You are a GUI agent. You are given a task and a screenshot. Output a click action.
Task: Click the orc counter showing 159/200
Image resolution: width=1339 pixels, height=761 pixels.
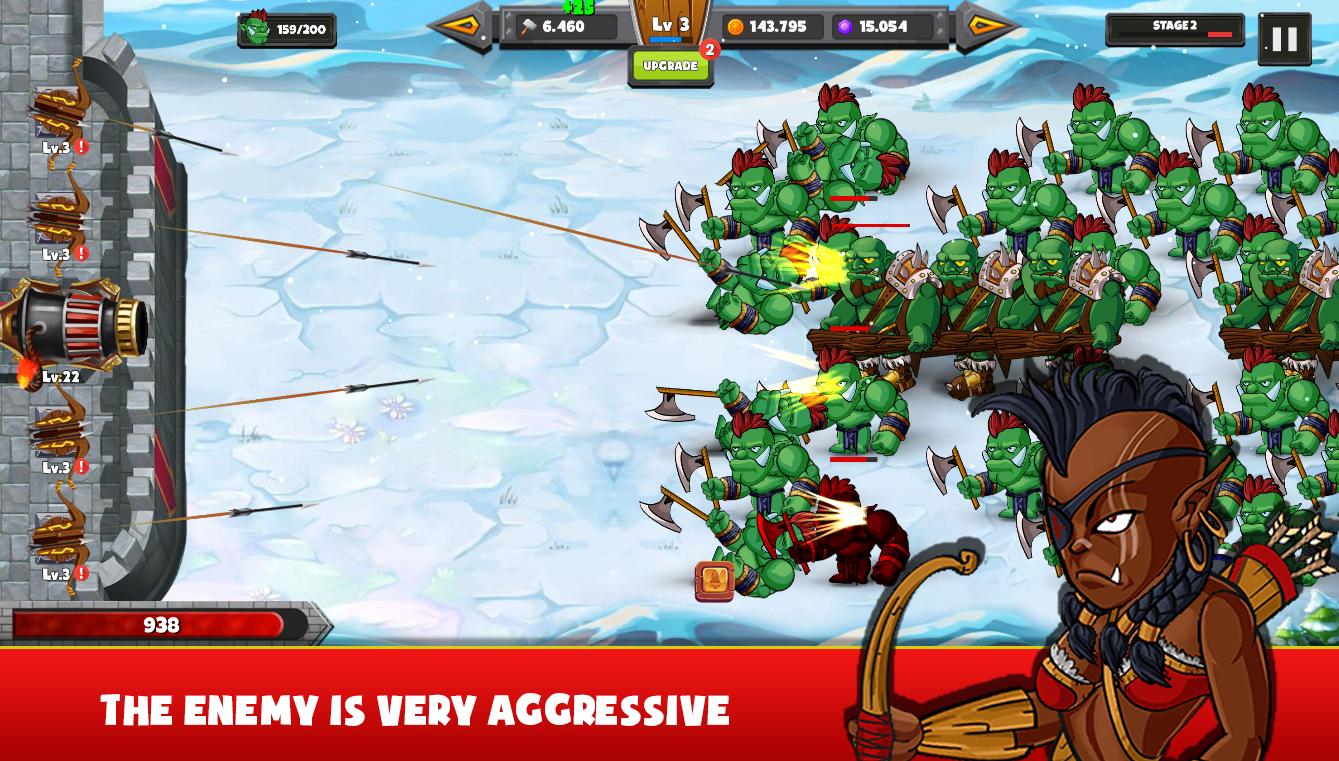(x=288, y=29)
